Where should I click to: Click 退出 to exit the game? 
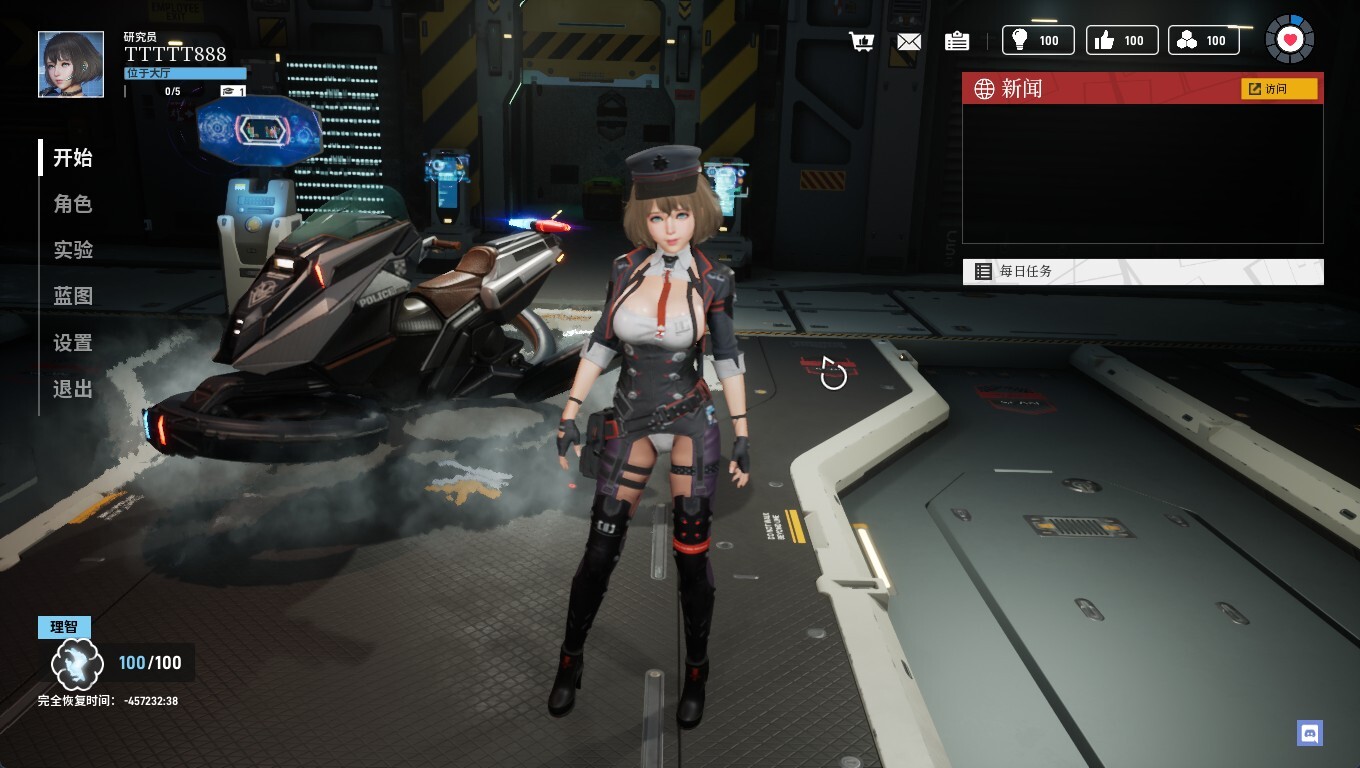73,389
